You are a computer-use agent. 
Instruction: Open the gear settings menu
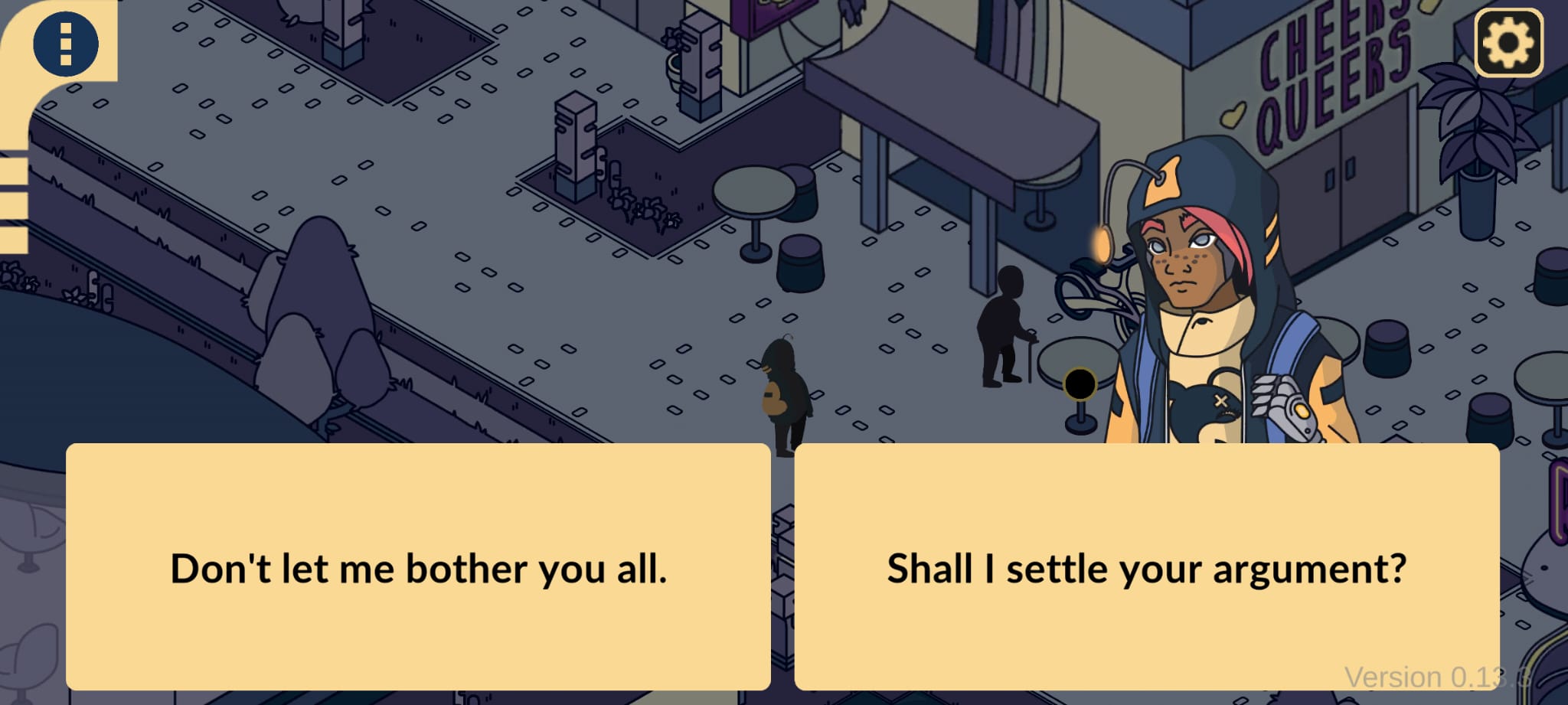pyautogui.click(x=1508, y=43)
